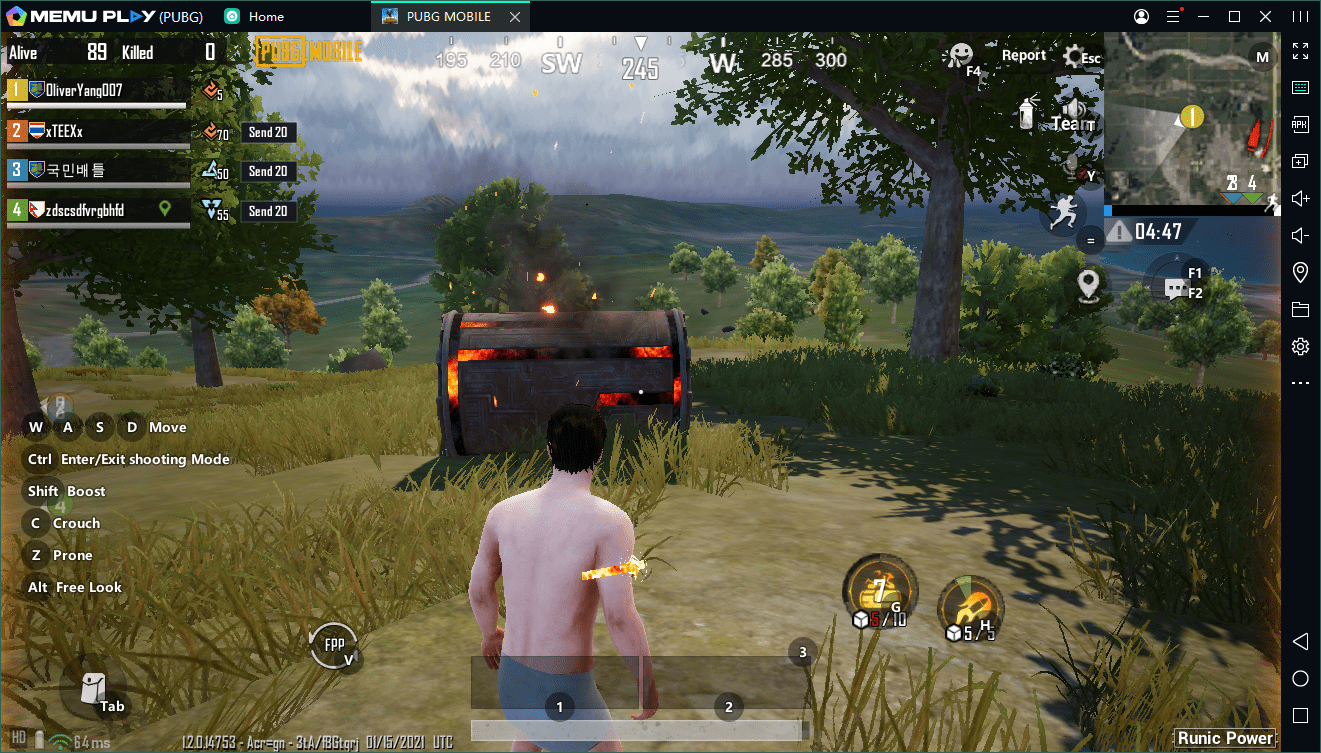Activate the orange flame rune skill
Image resolution: width=1321 pixels, height=753 pixels.
pos(970,606)
